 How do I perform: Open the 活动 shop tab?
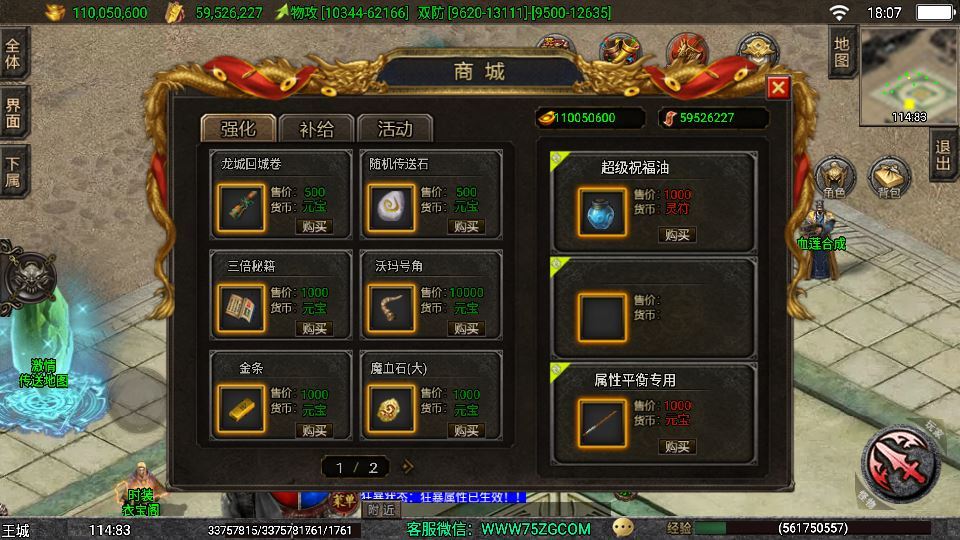[394, 128]
